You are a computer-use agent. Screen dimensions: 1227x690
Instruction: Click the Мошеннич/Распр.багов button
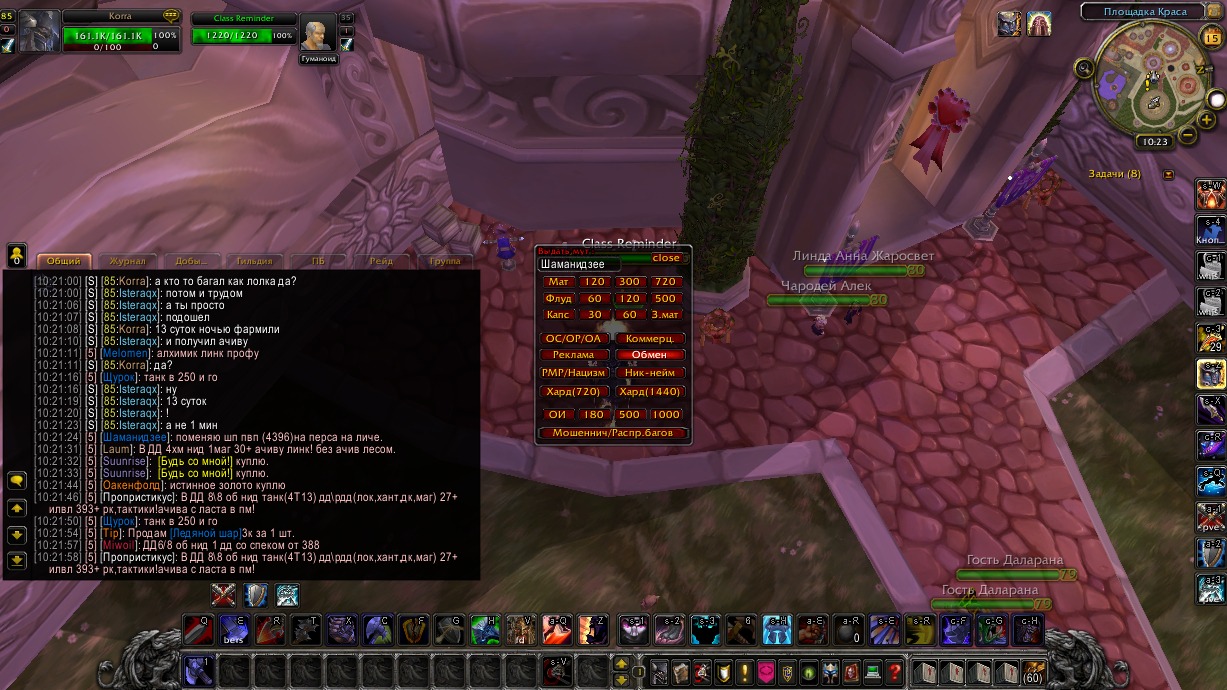(x=613, y=433)
